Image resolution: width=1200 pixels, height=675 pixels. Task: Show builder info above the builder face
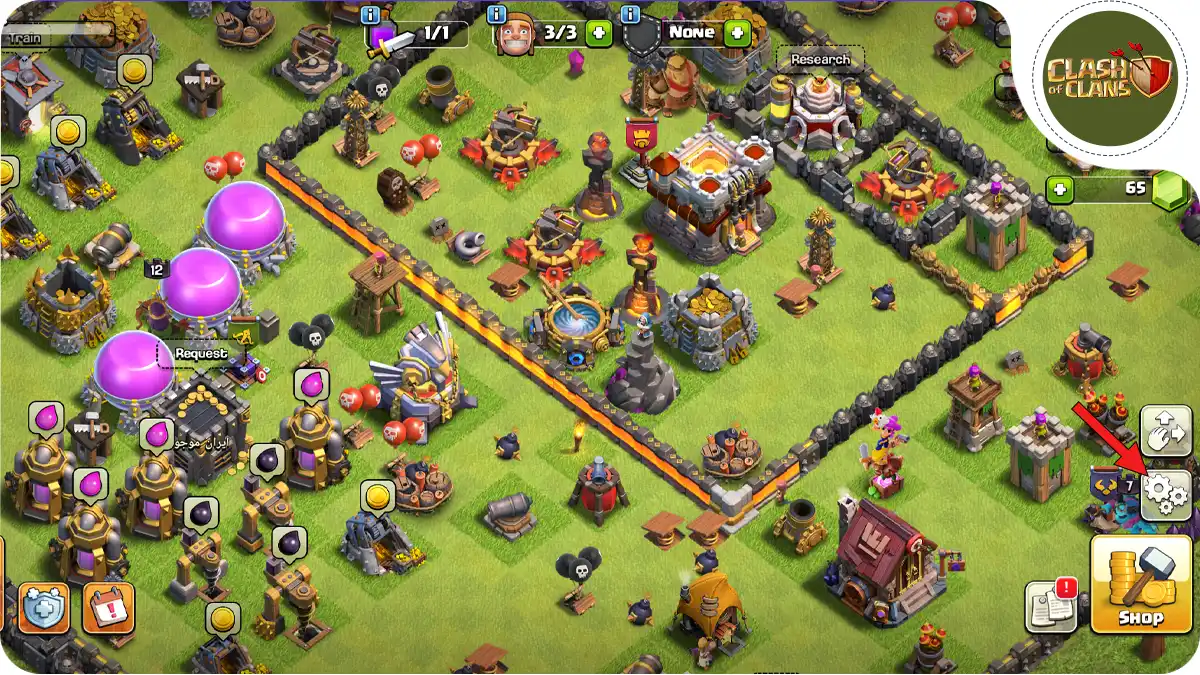[x=497, y=15]
